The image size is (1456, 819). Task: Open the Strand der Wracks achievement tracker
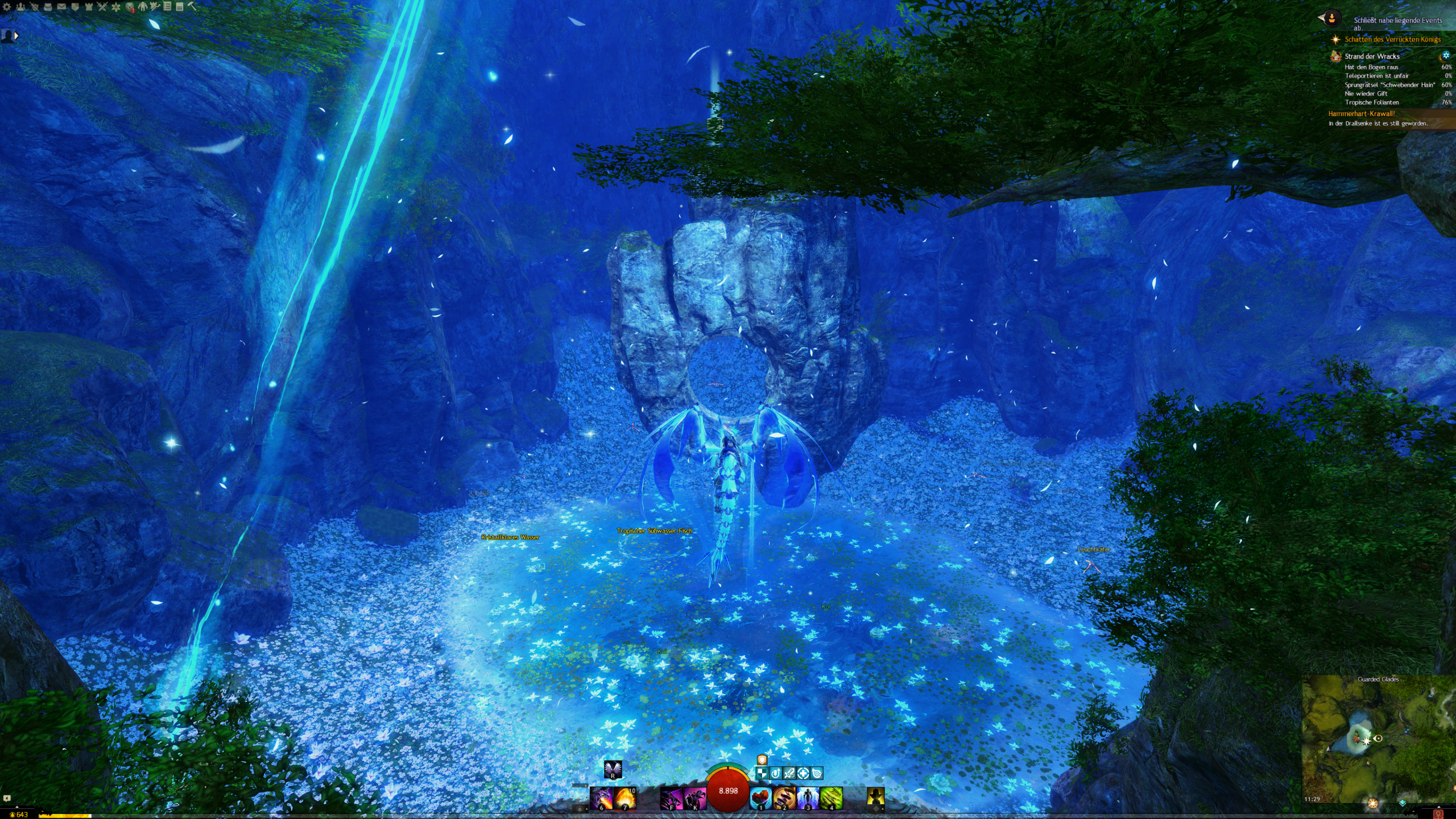1372,56
